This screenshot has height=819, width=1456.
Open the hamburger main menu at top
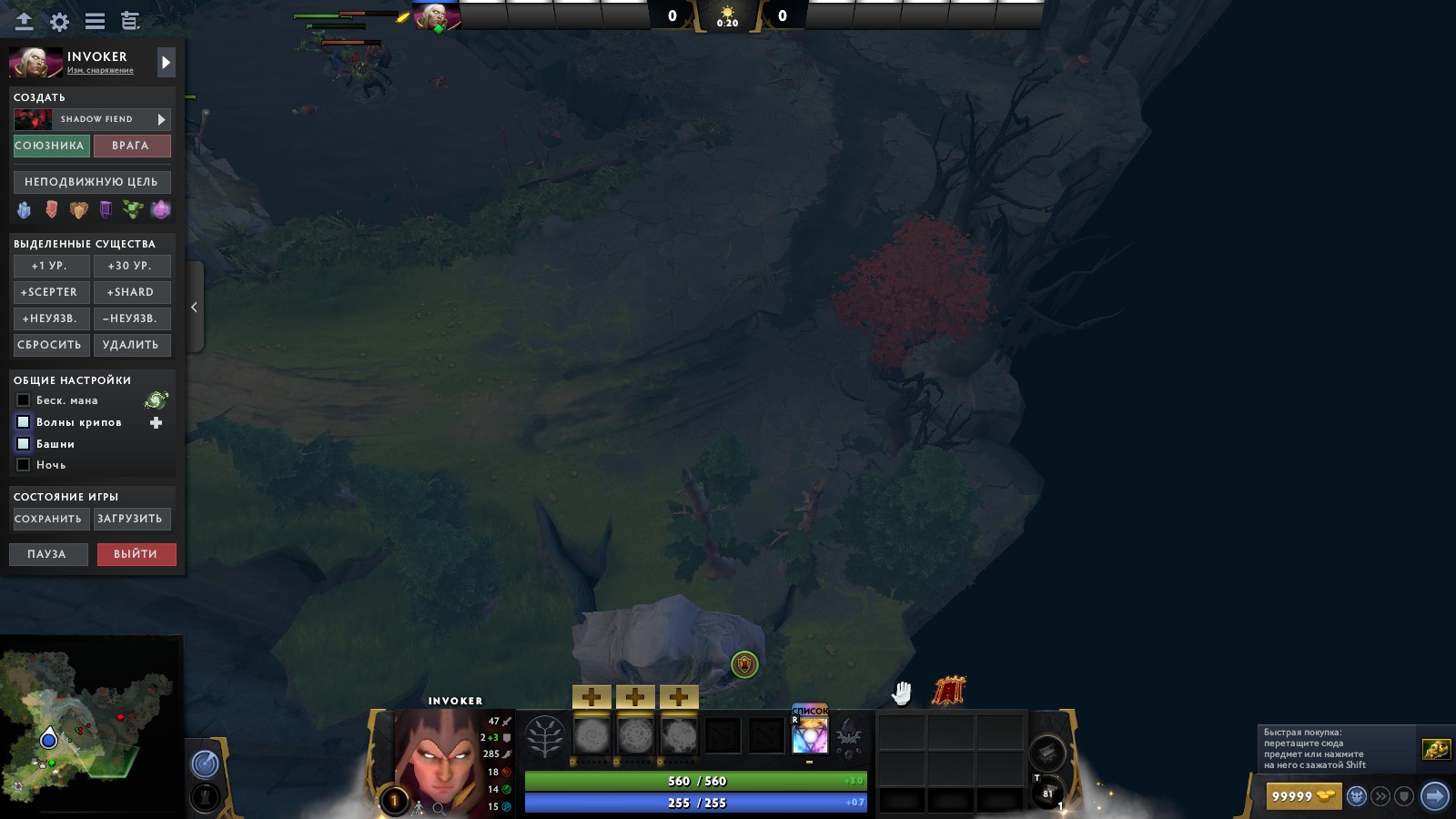click(93, 20)
